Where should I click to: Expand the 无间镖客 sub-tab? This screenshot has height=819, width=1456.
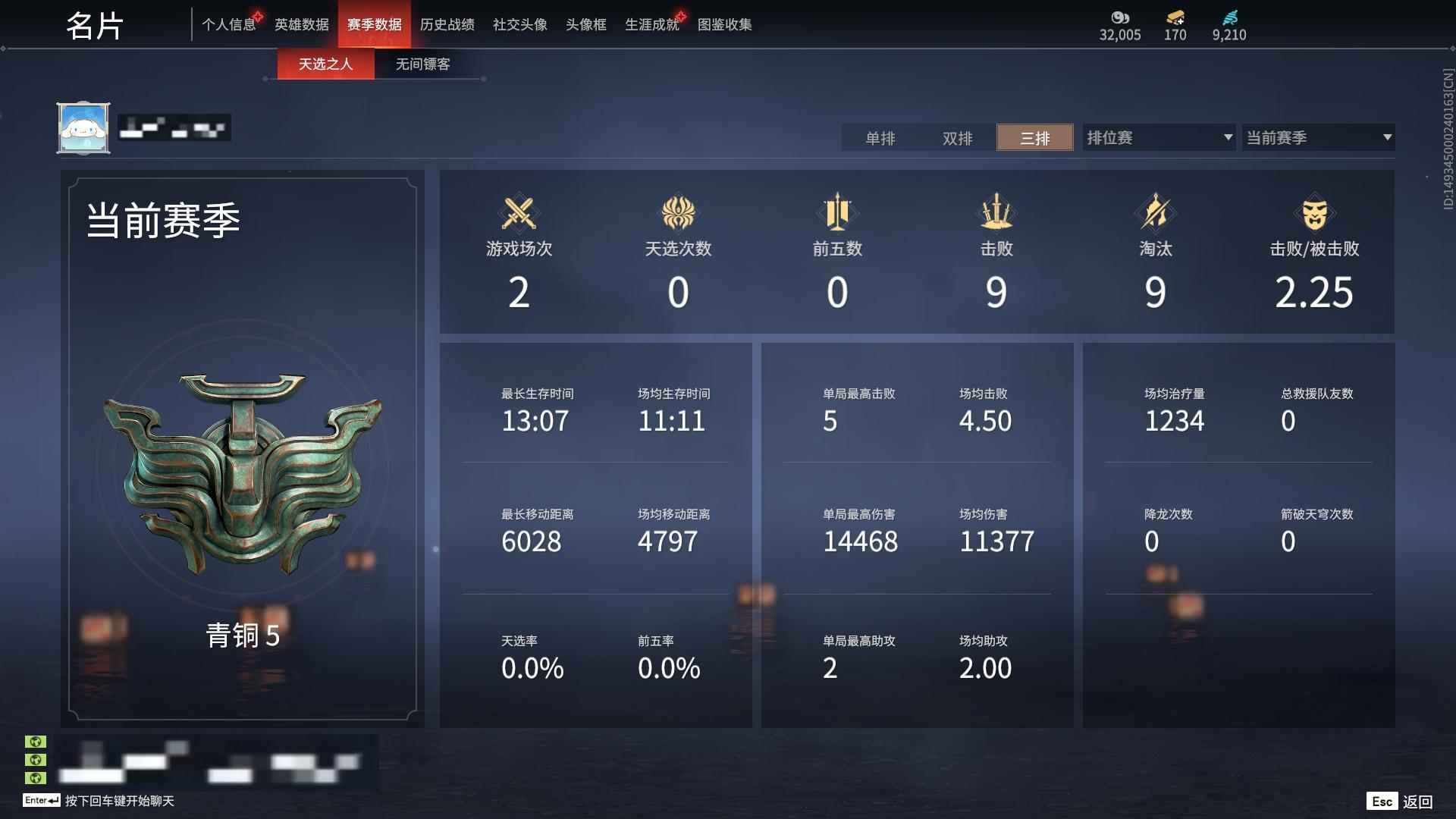[x=421, y=64]
